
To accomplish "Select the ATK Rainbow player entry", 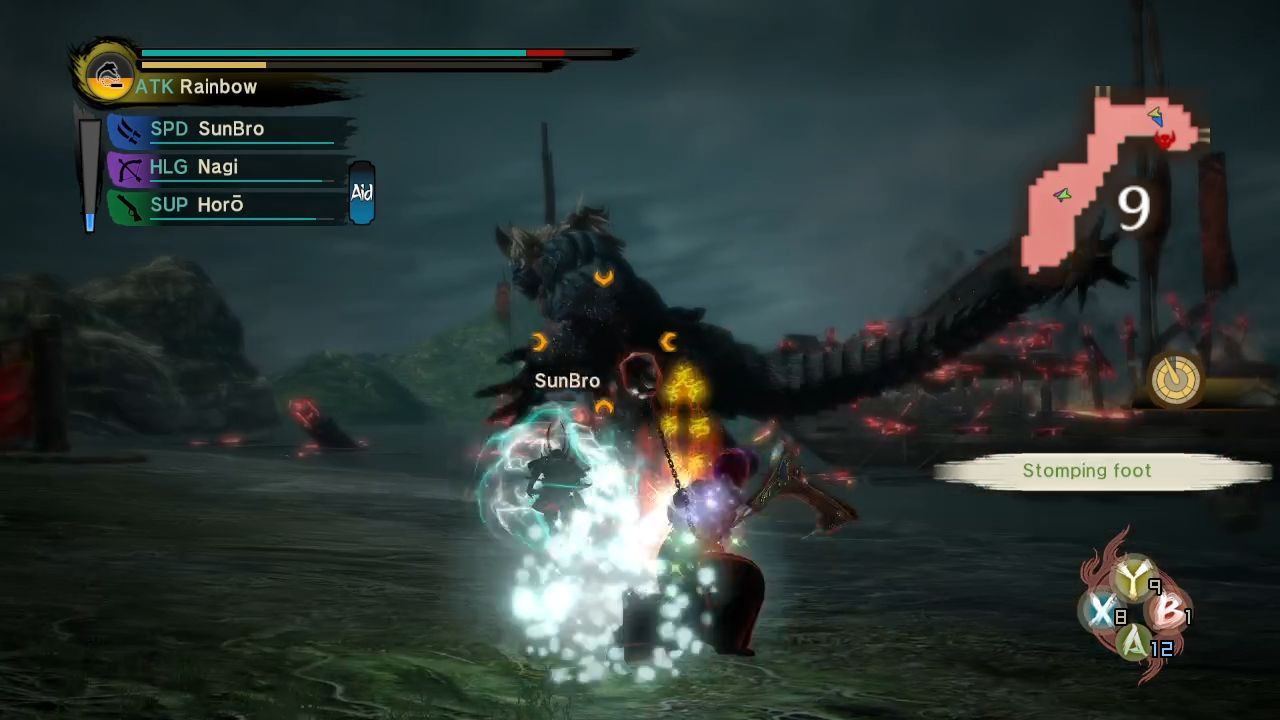I will (x=197, y=87).
